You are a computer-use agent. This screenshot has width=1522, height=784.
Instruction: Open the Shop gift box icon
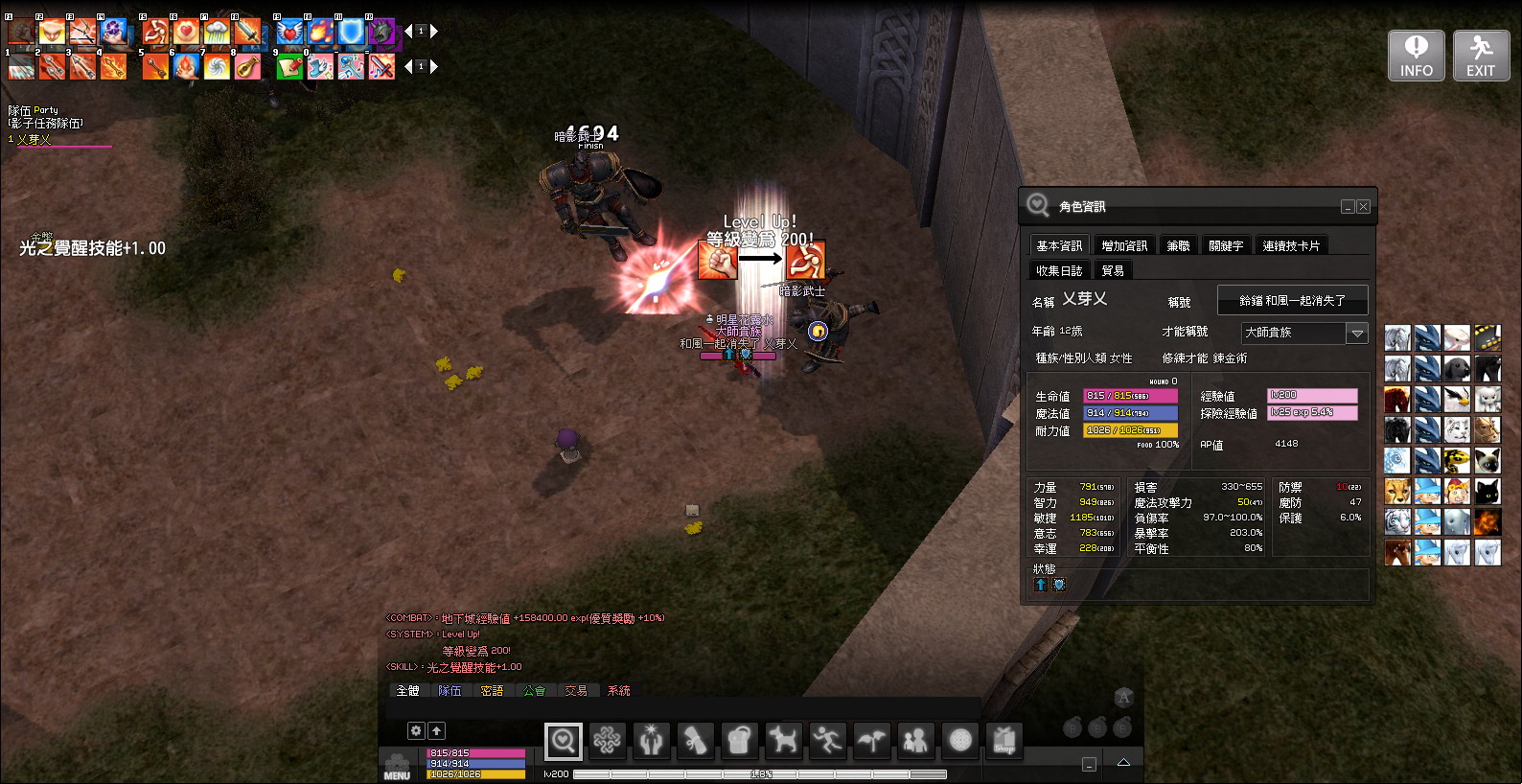(1004, 740)
